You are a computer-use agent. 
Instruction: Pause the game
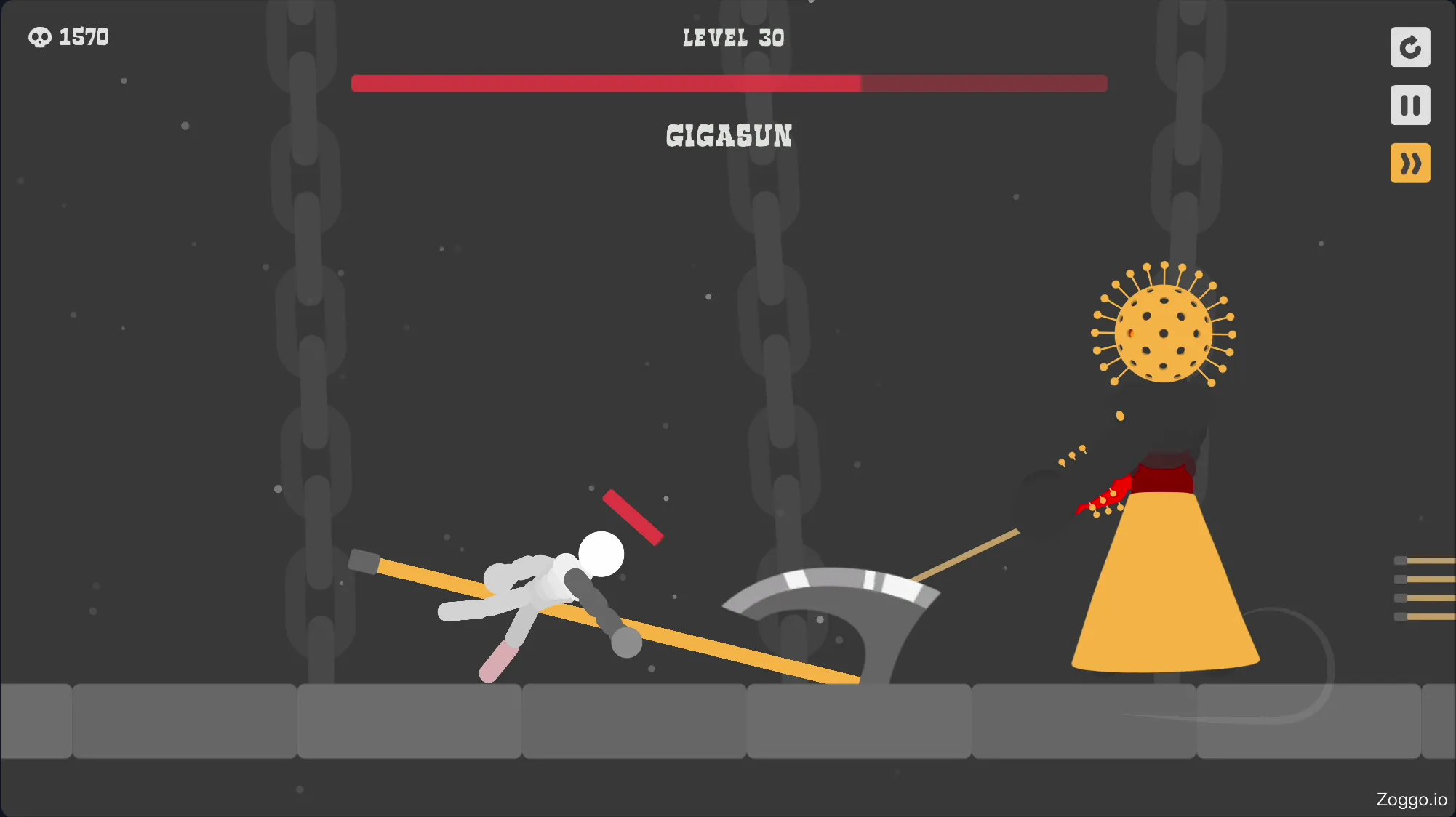pos(1410,105)
